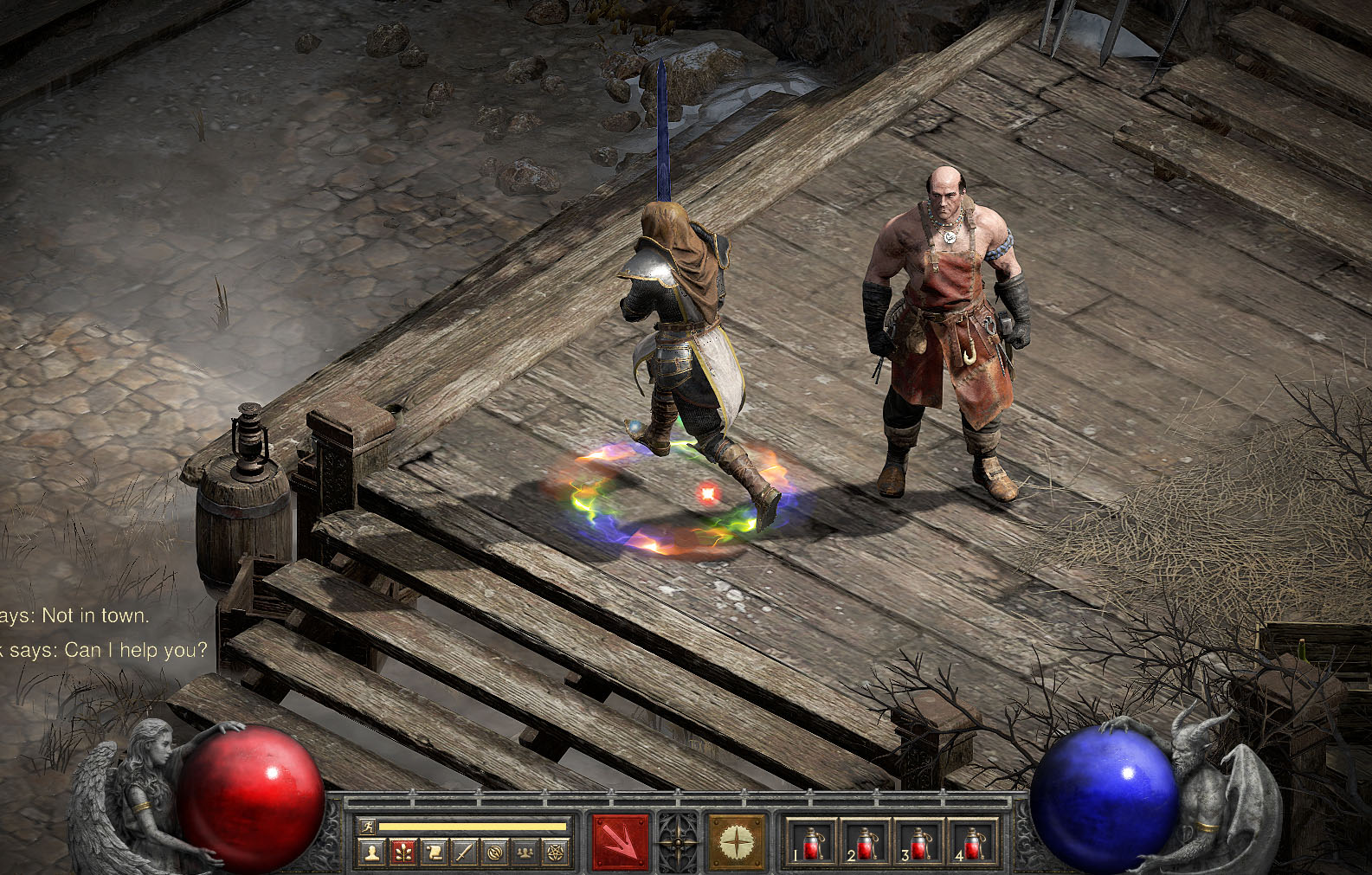Viewport: 1372px width, 875px height.
Task: Select the red left-click attack skill
Action: (620, 841)
